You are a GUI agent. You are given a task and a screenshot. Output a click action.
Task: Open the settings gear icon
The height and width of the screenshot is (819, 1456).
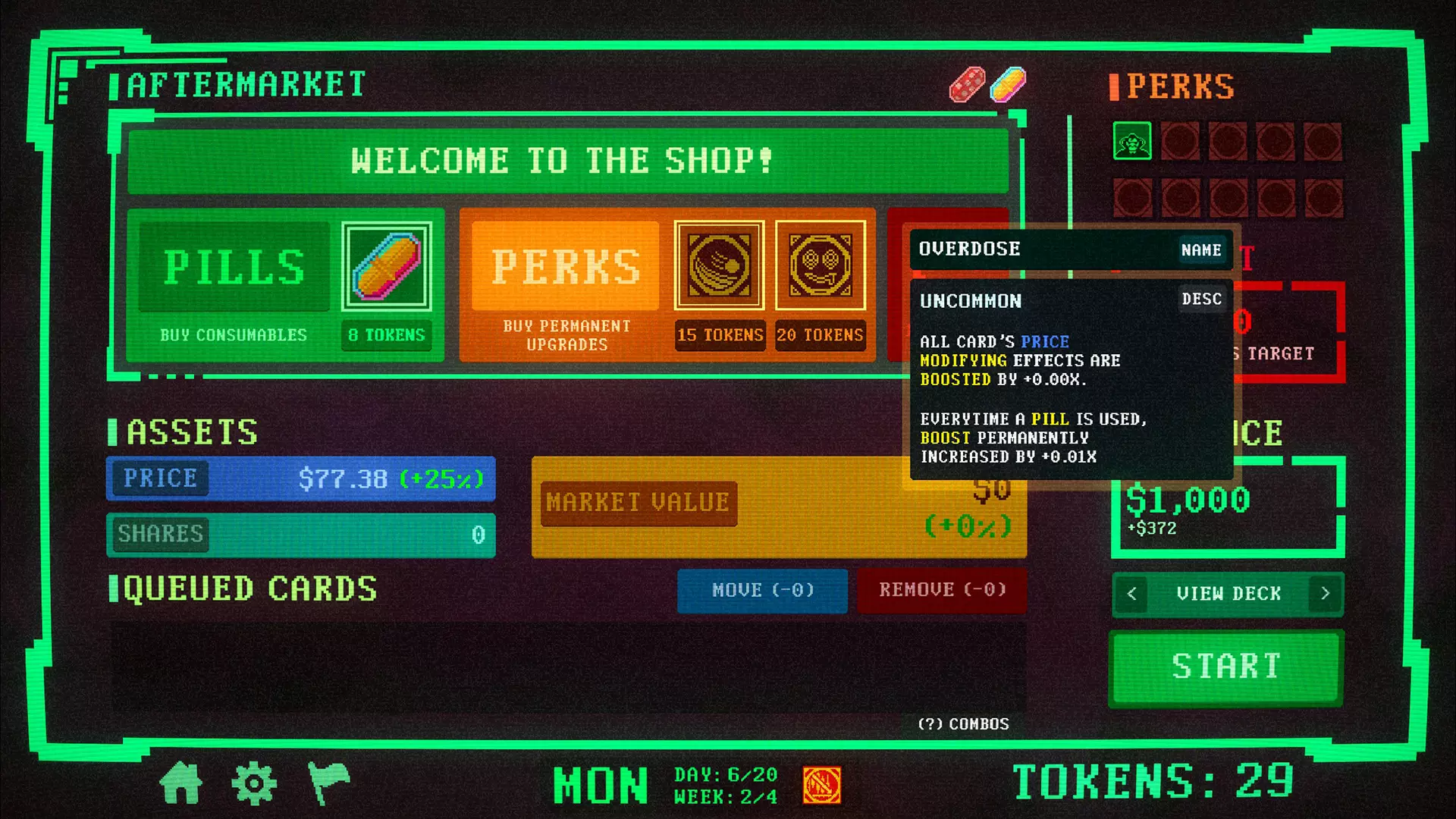(256, 783)
